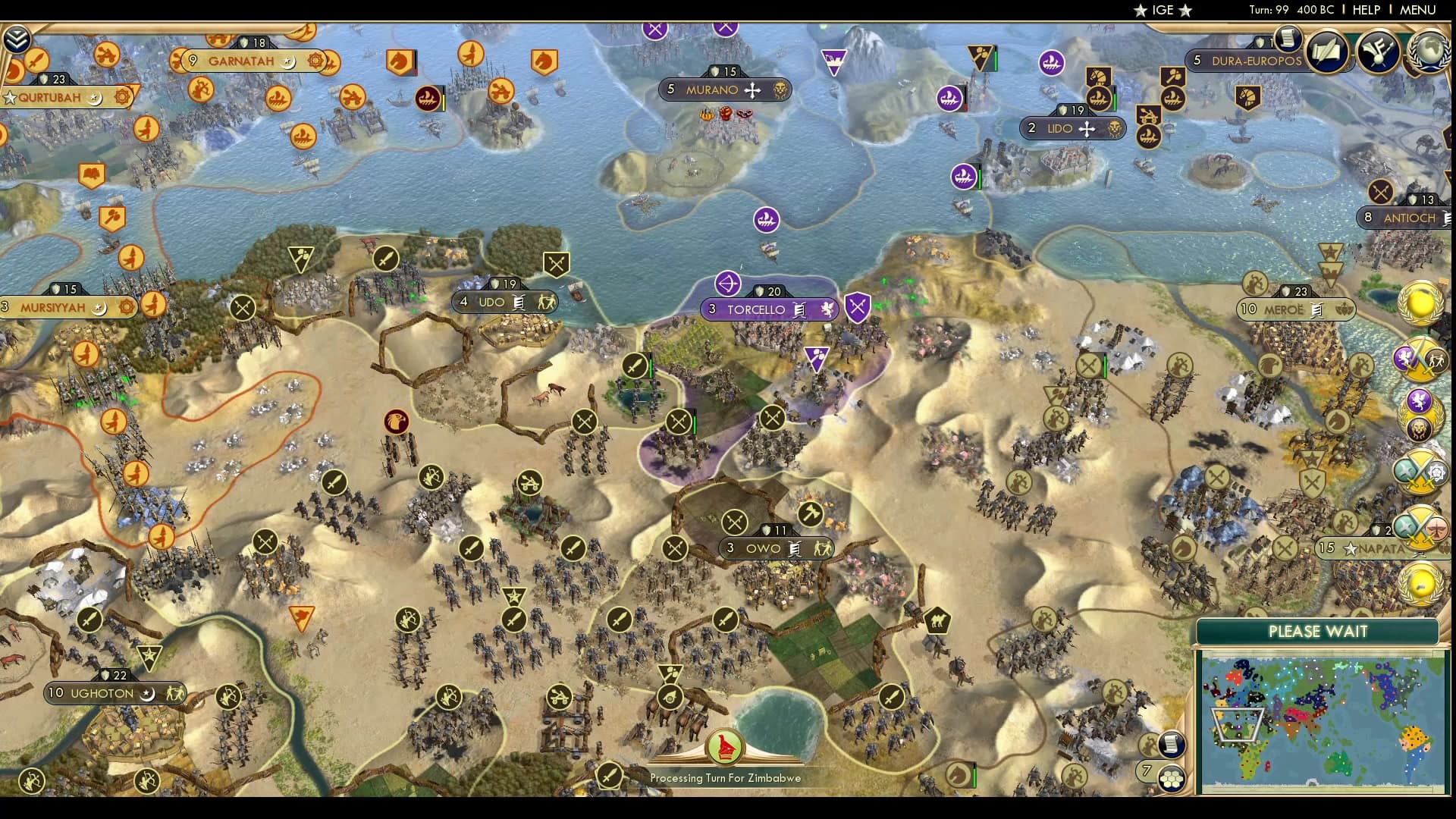This screenshot has height=819, width=1456.
Task: Select the Meroë city banner
Action: coord(1294,309)
